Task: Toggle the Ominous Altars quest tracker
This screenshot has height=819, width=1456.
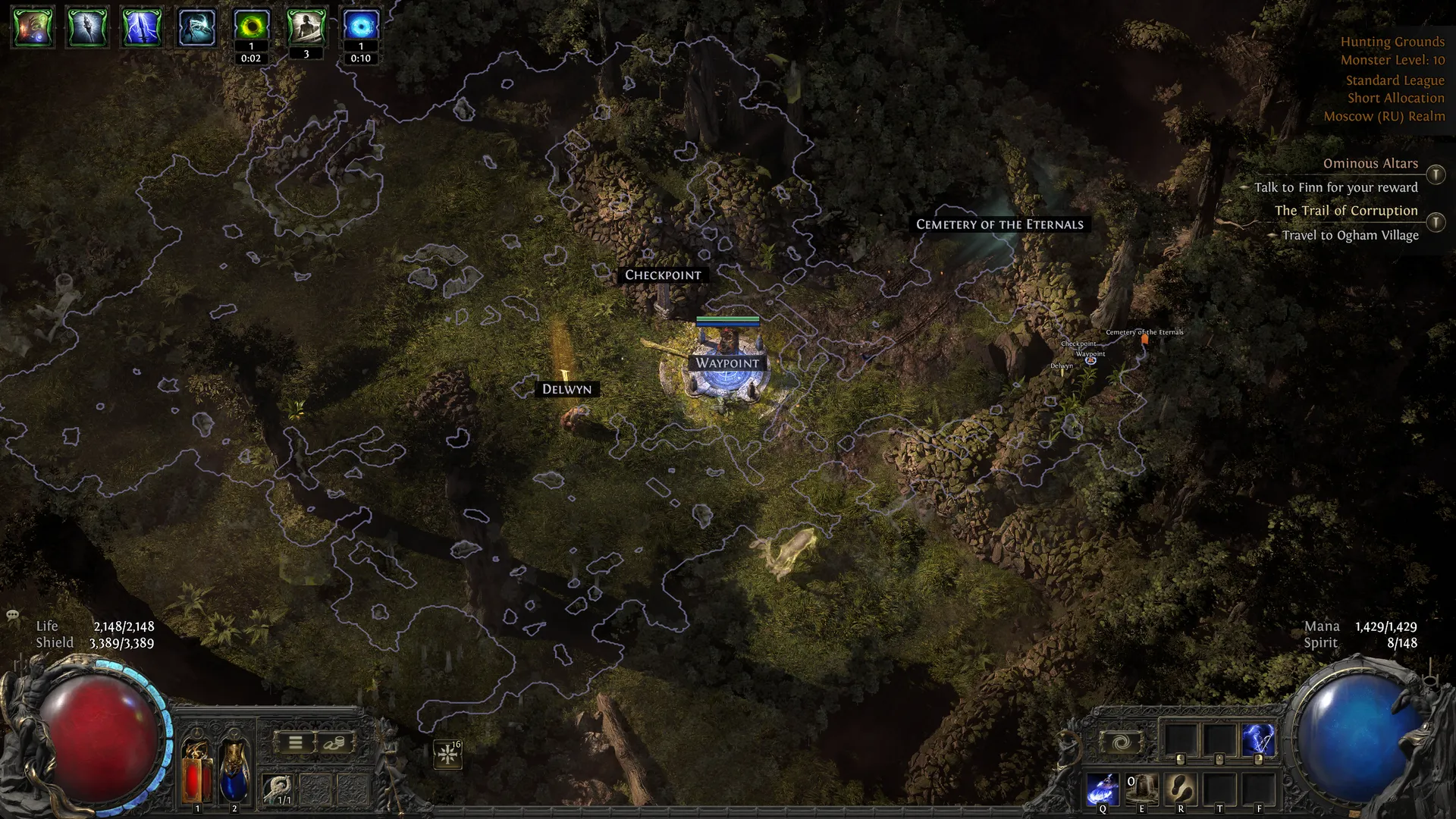Action: (x=1436, y=174)
